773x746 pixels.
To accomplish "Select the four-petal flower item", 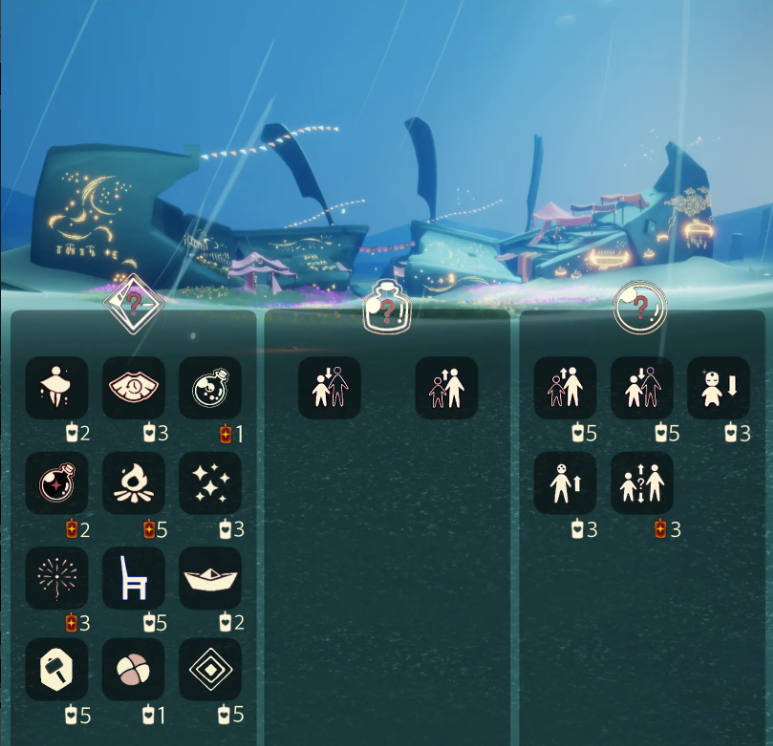I will point(134,670).
